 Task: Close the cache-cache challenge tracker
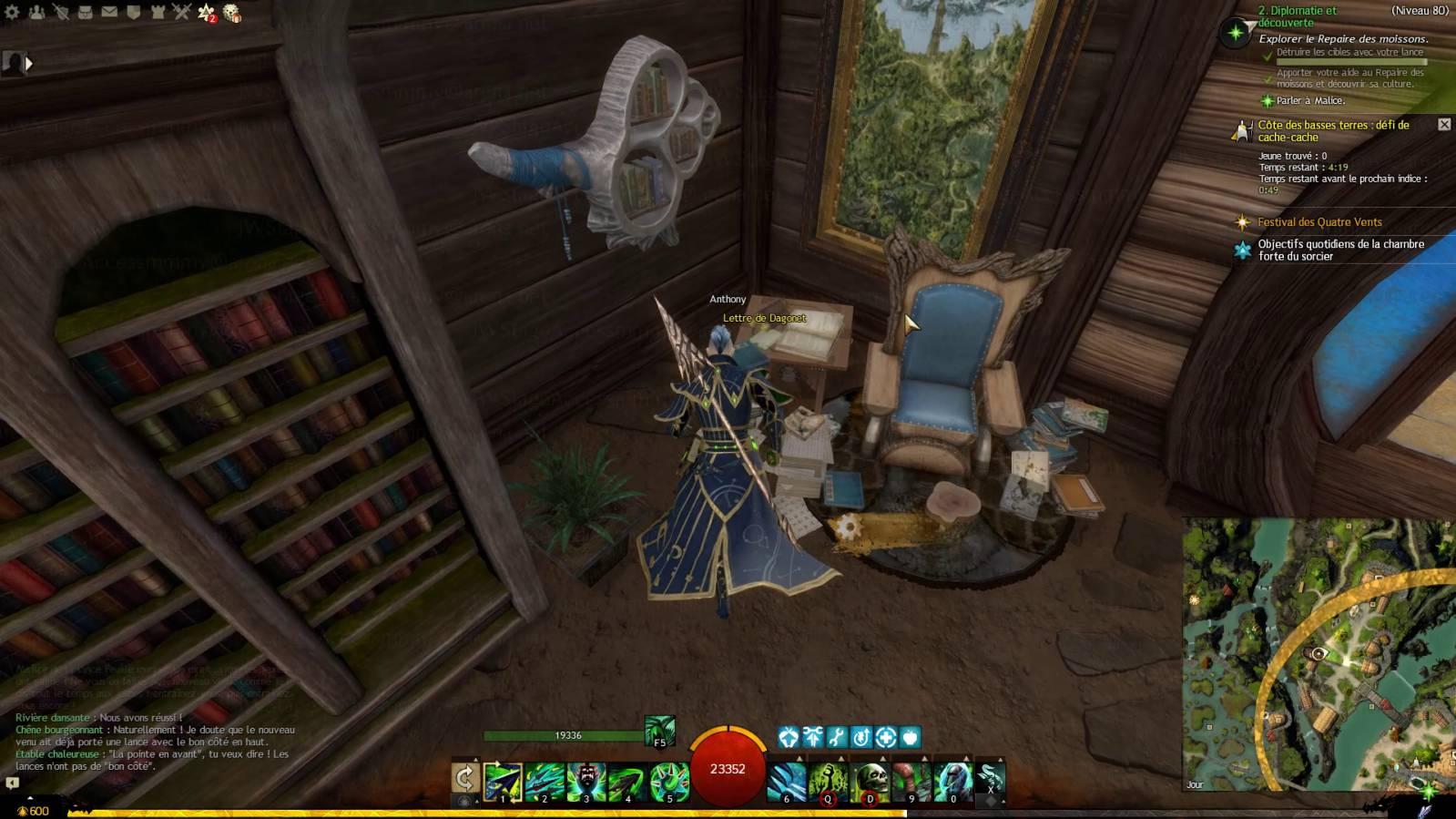click(1444, 124)
